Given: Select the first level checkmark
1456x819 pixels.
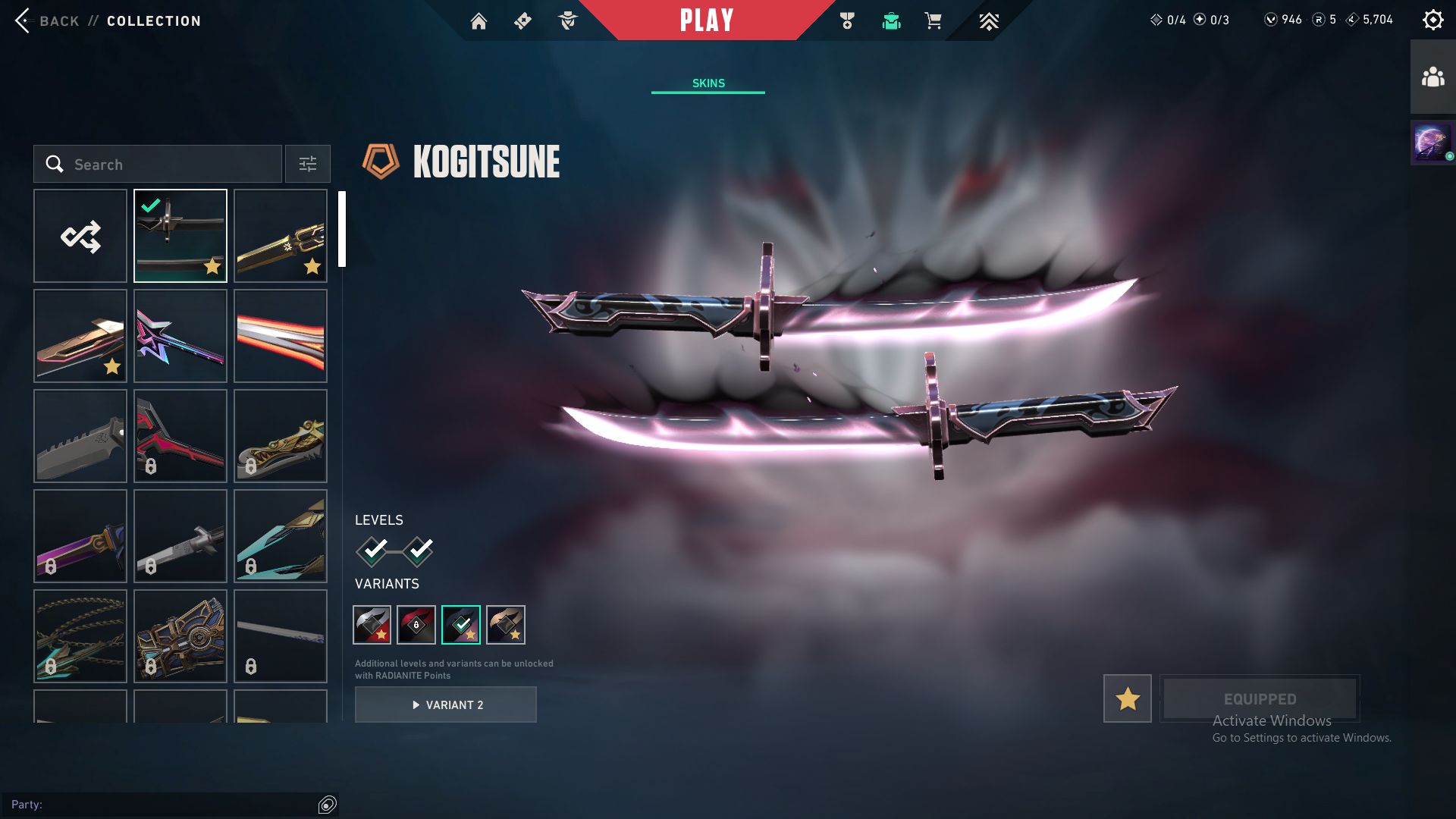Looking at the screenshot, I should point(373,551).
